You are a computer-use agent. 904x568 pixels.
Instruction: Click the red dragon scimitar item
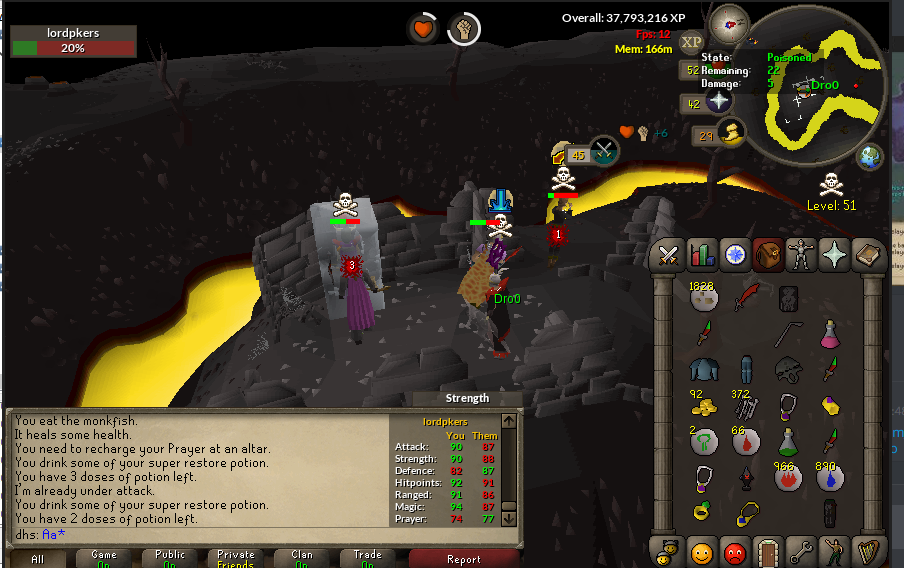pyautogui.click(x=746, y=298)
